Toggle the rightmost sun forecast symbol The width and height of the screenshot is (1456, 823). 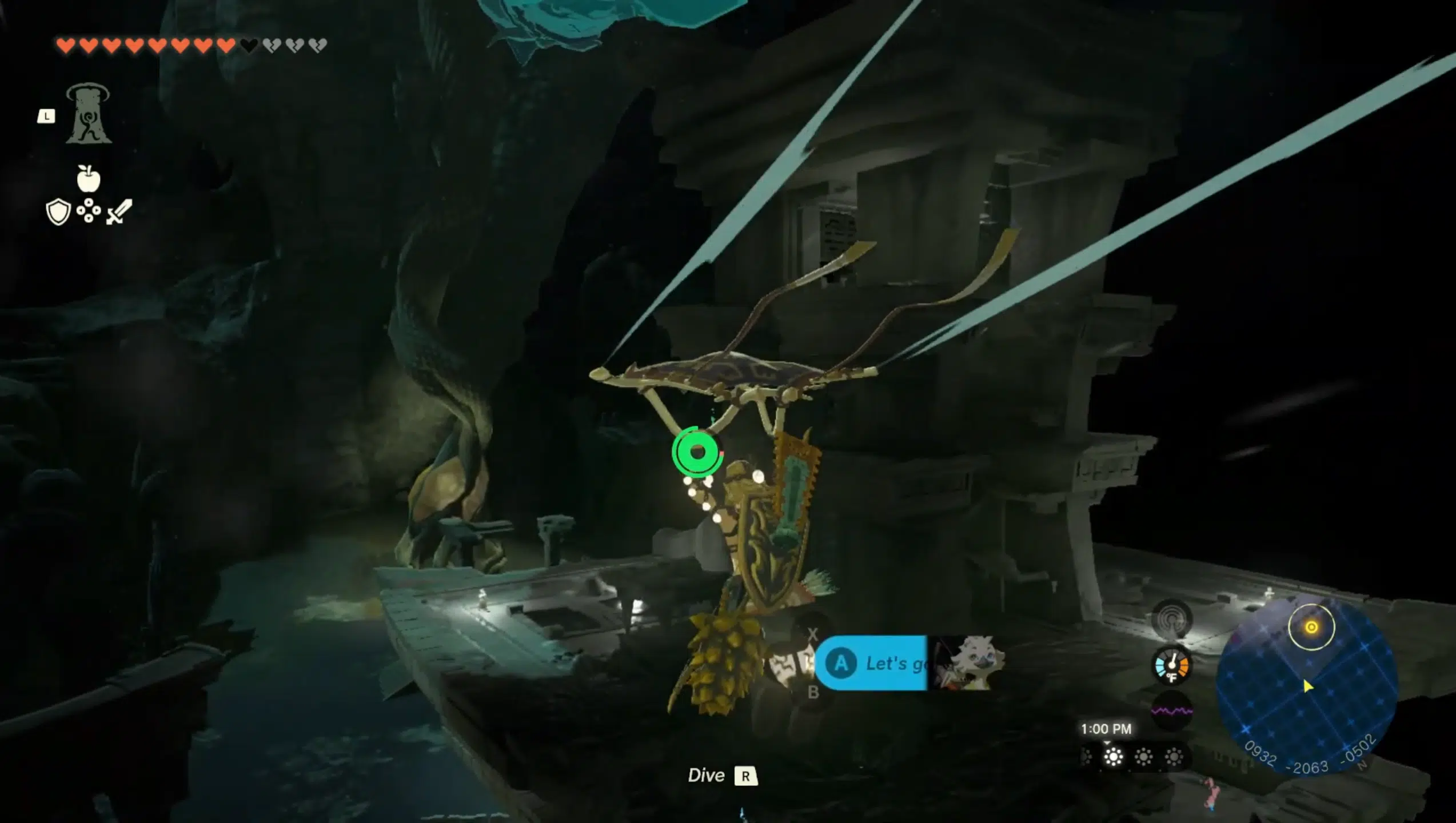(x=1173, y=758)
